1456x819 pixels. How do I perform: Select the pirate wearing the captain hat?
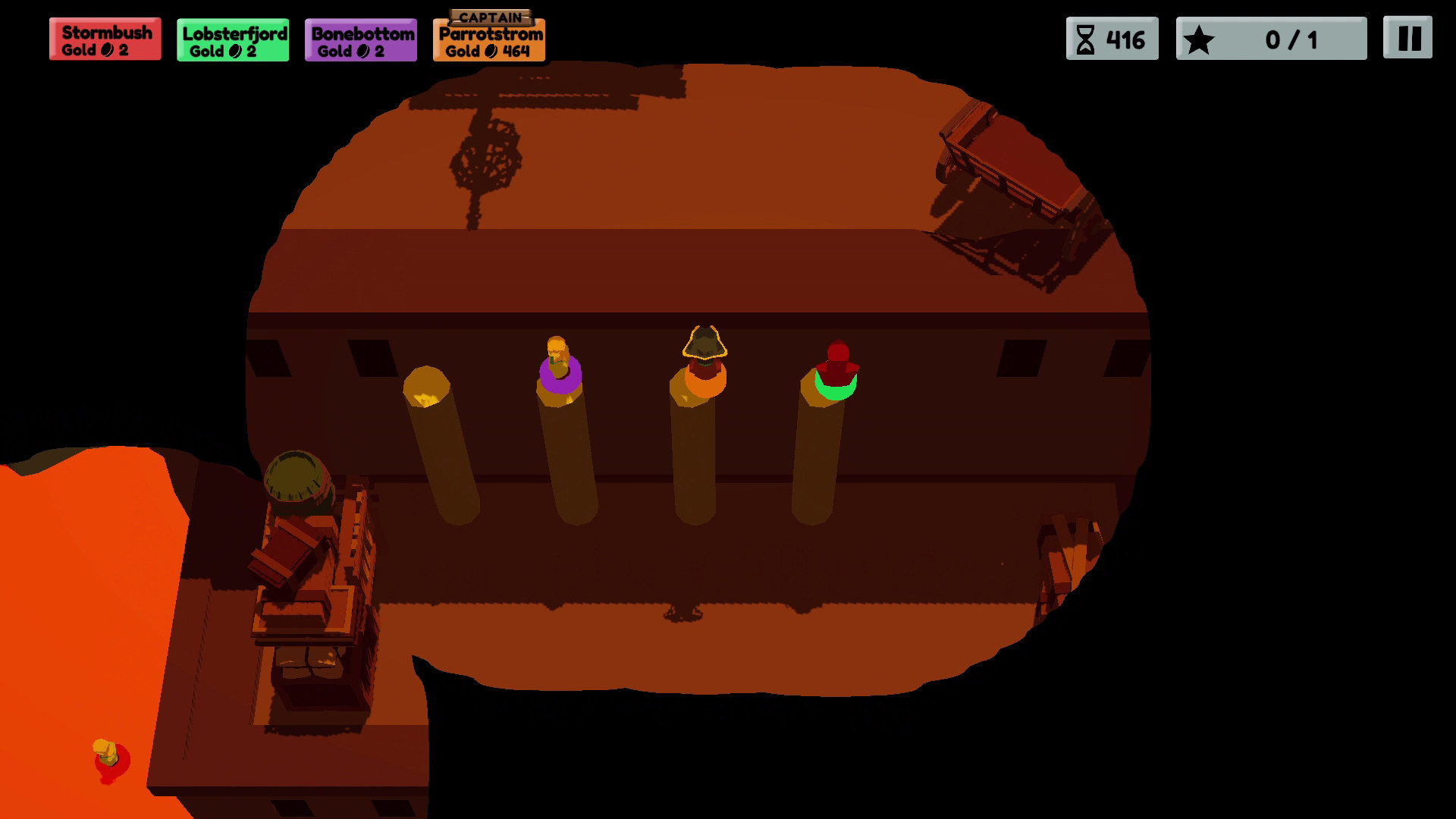pos(704,356)
